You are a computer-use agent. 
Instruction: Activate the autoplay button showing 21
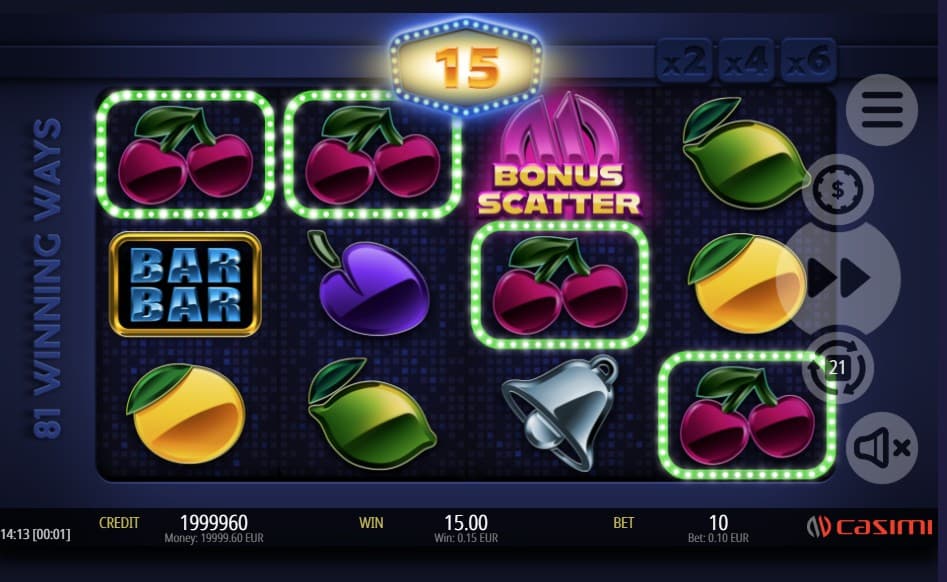(x=838, y=367)
